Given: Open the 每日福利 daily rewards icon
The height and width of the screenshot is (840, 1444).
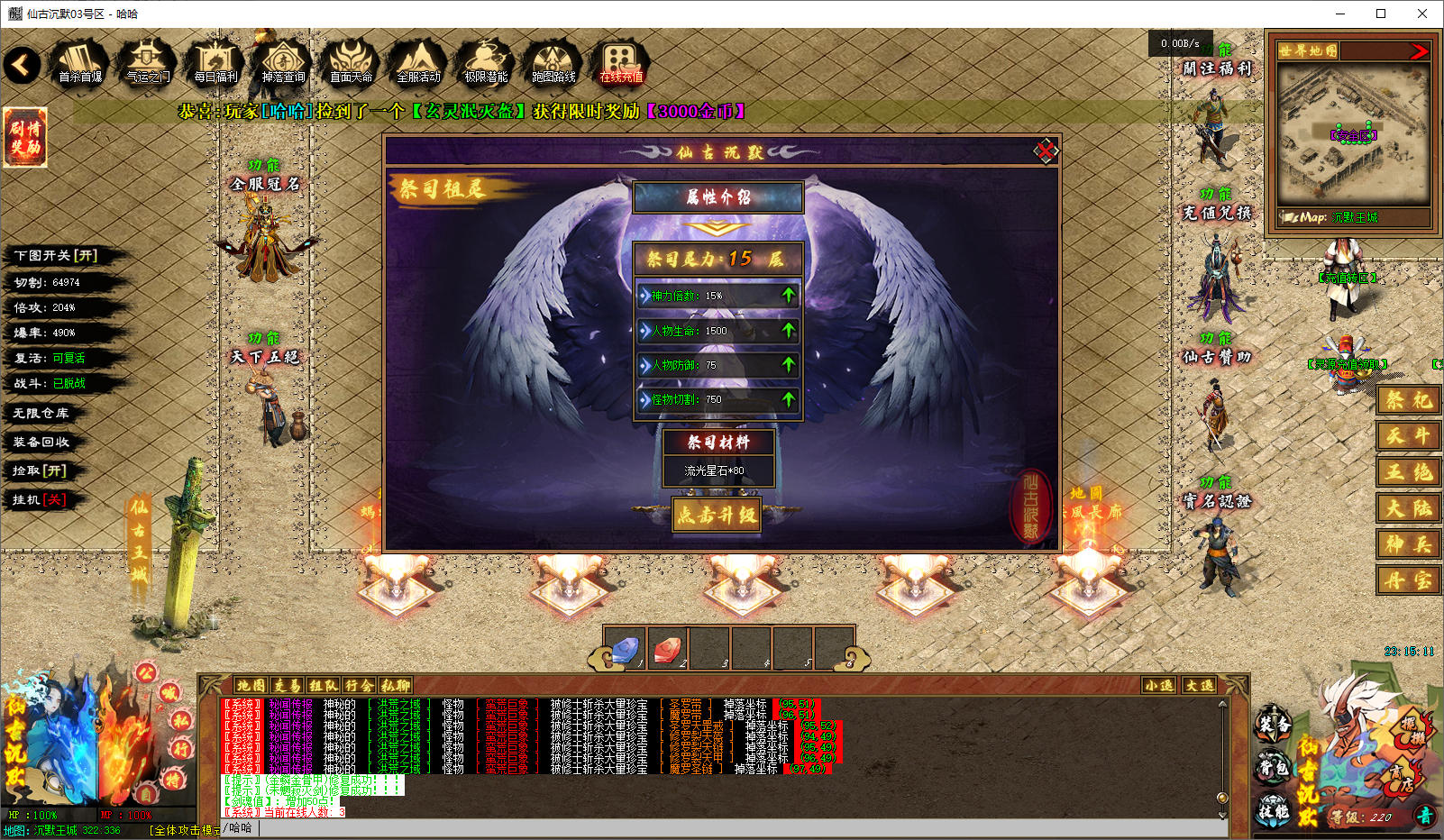Looking at the screenshot, I should pos(215,63).
